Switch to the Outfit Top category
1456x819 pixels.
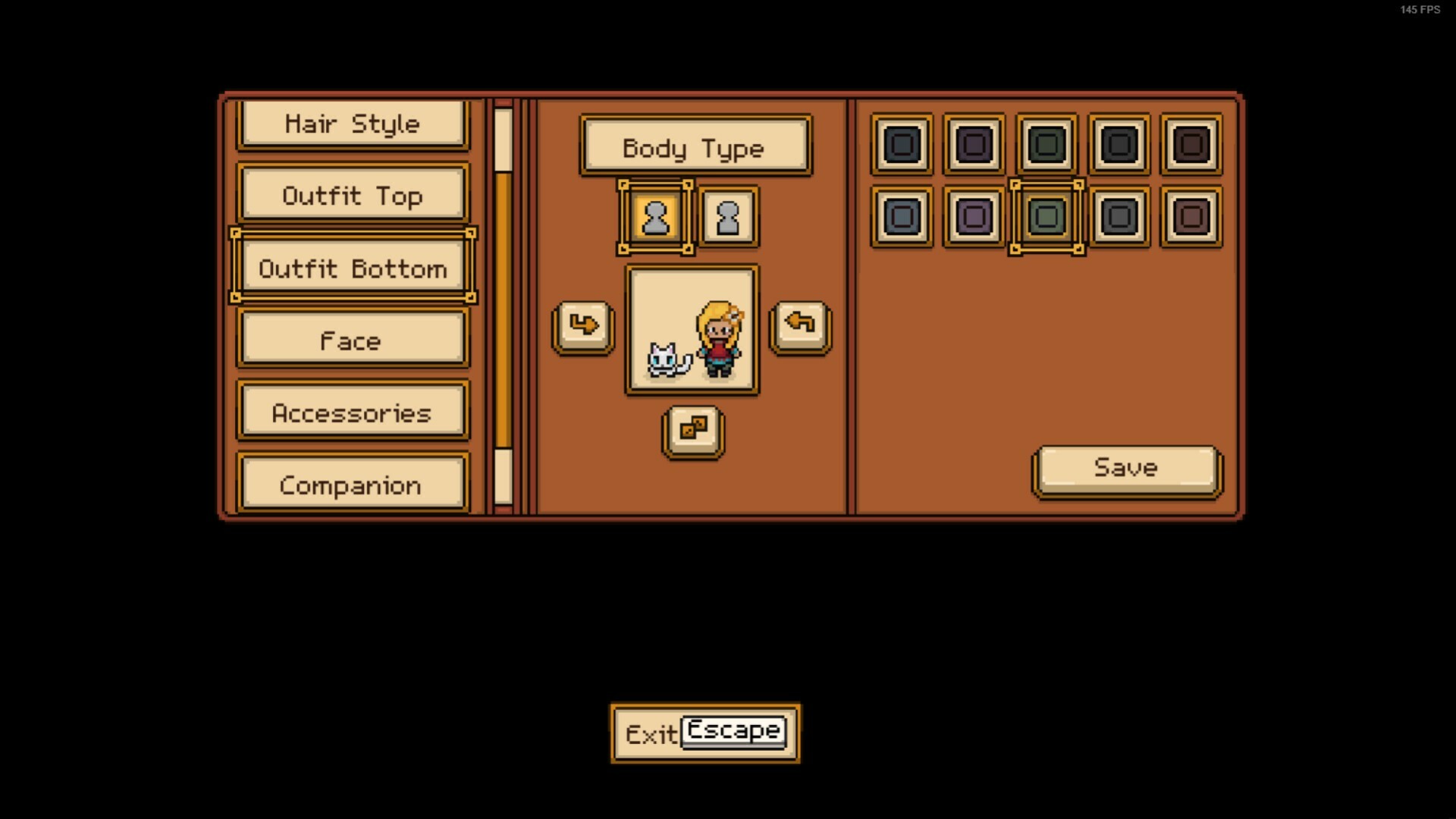[x=353, y=196]
